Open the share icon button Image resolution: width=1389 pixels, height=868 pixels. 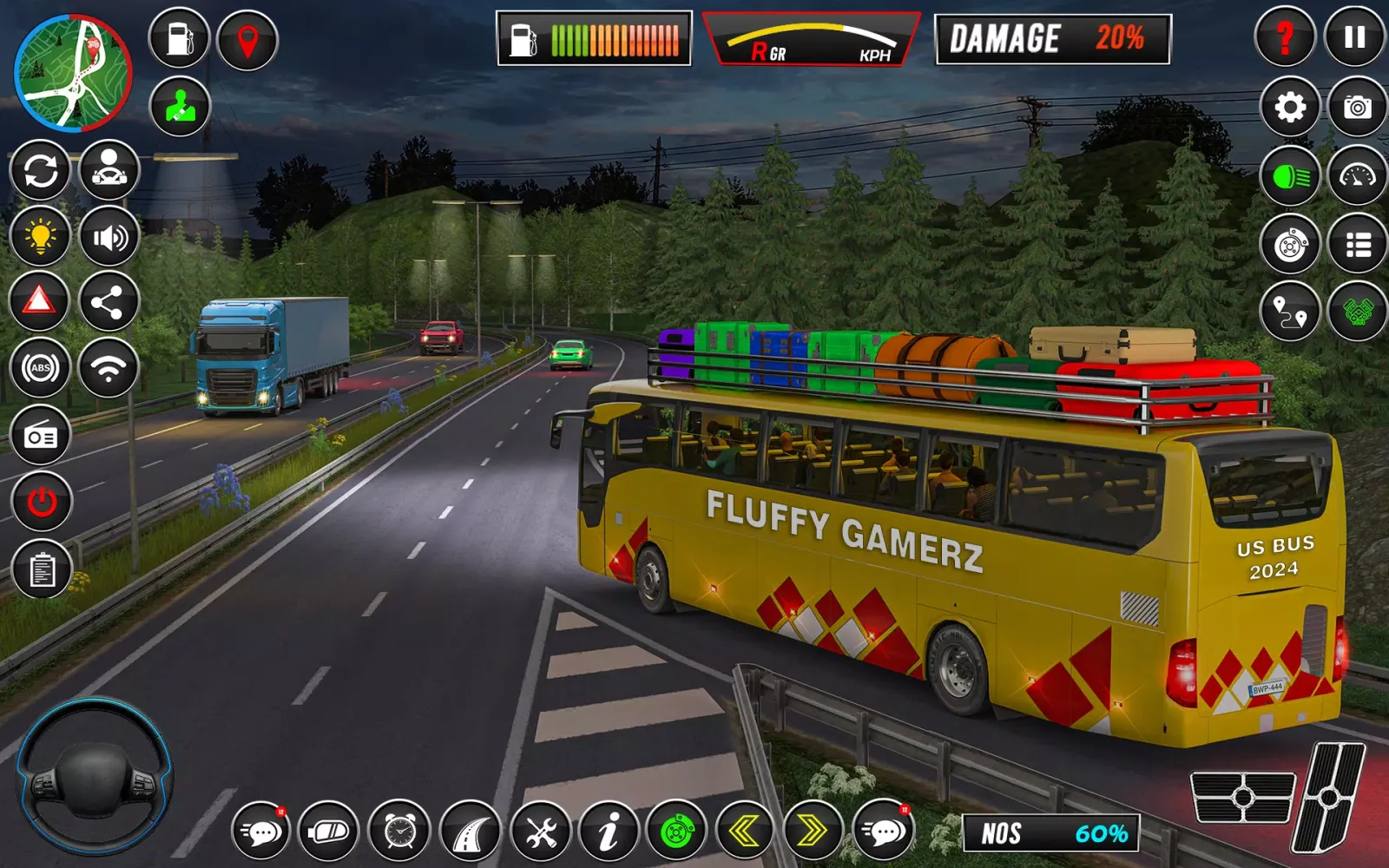[x=109, y=302]
